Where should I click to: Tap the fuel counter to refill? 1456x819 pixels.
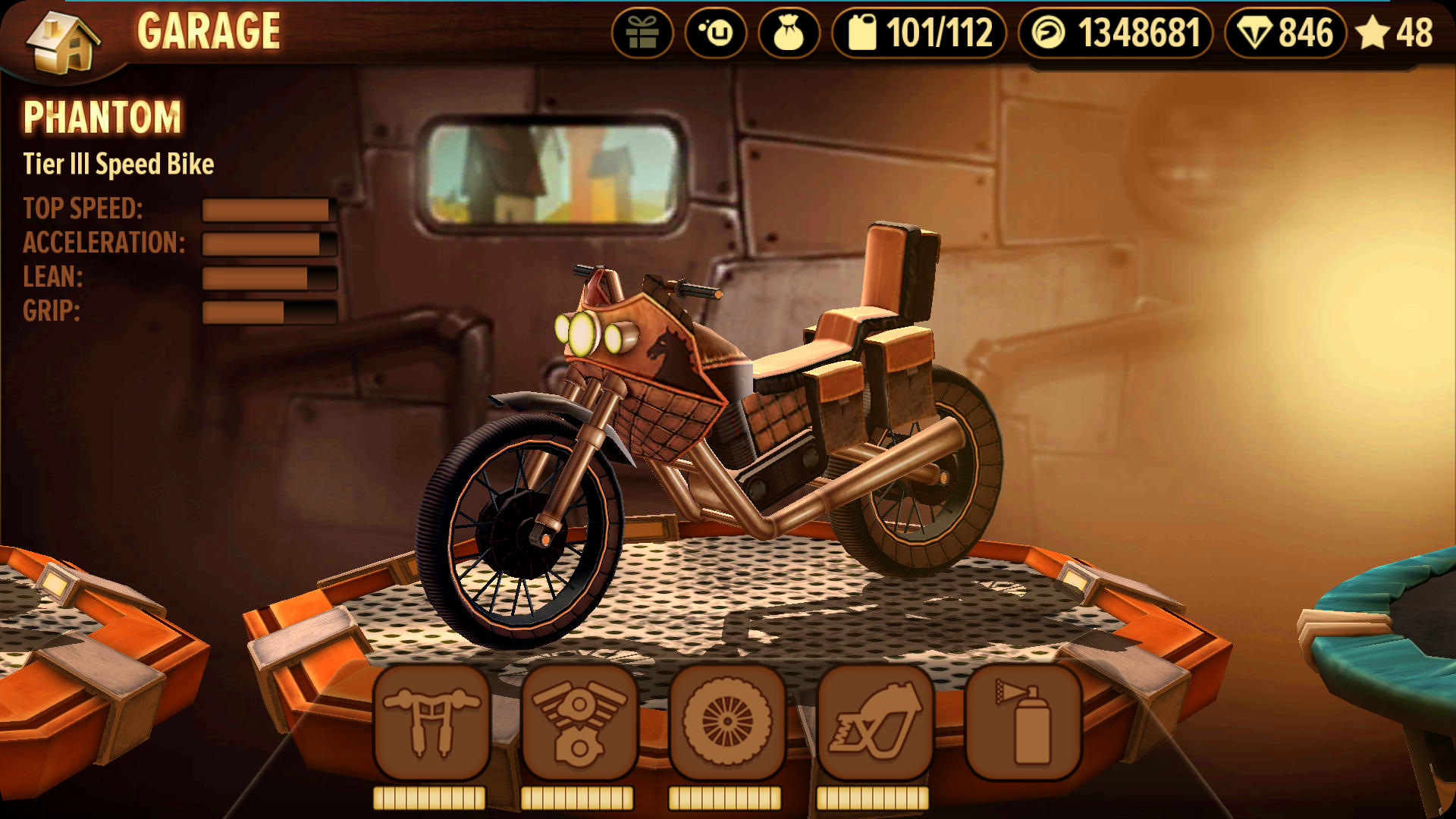[x=918, y=33]
